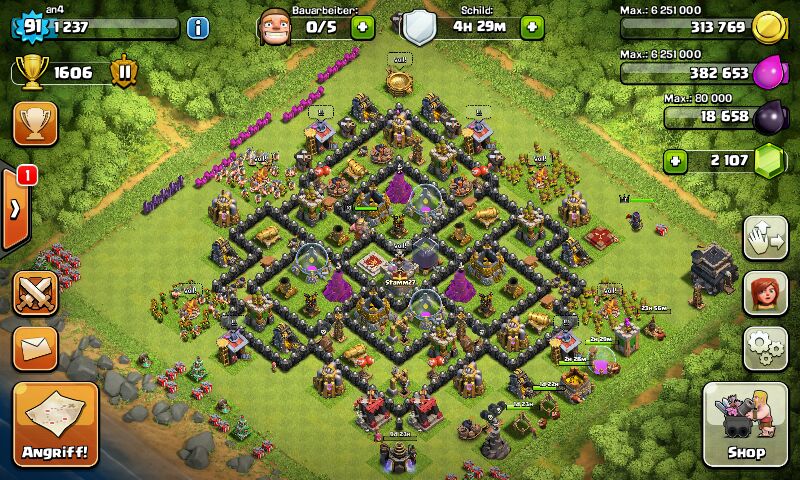Expand the side panel arrow tab
Image resolution: width=800 pixels, height=480 pixels.
point(15,209)
